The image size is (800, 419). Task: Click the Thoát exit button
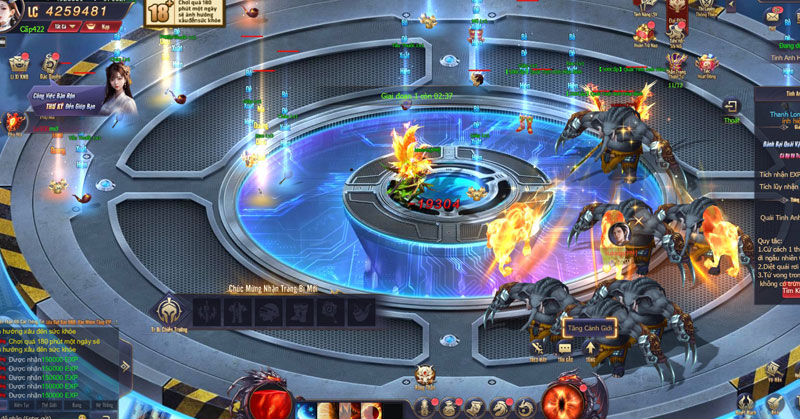coord(731,110)
